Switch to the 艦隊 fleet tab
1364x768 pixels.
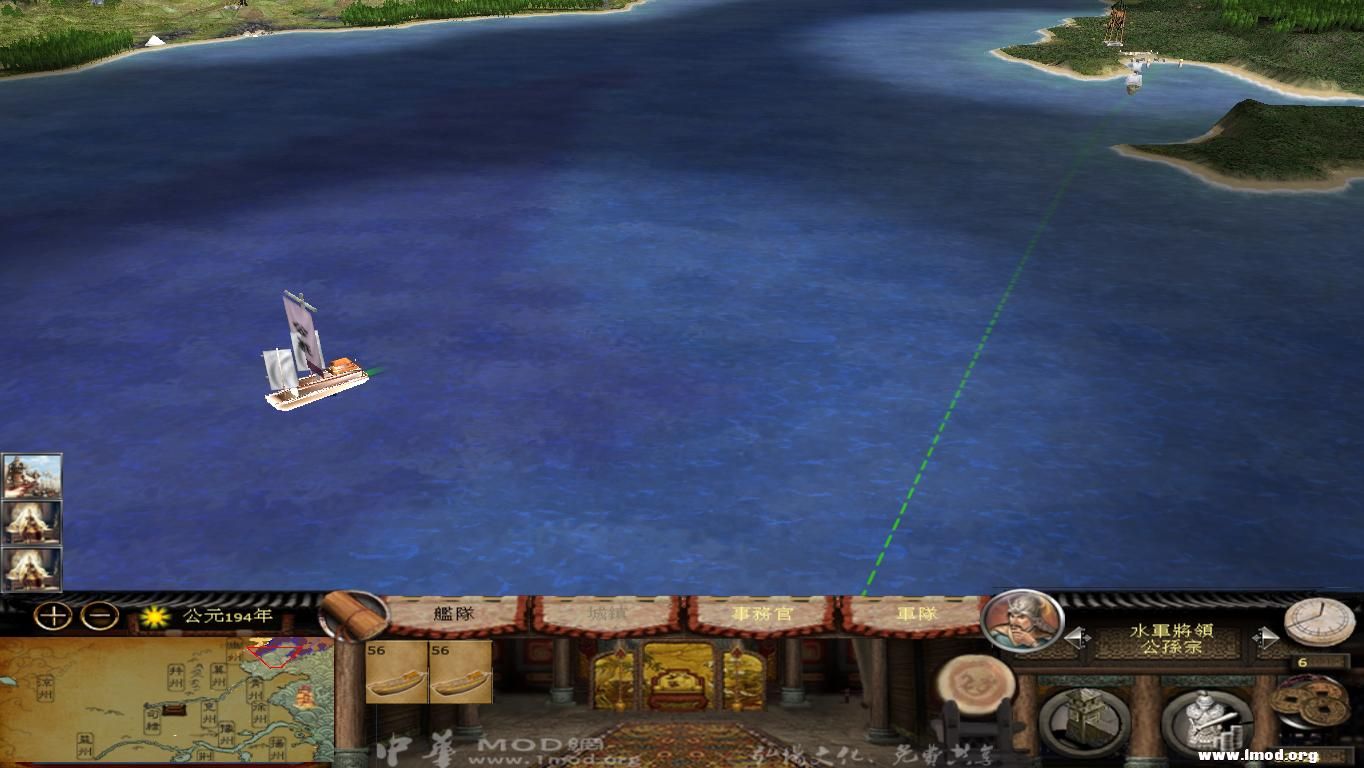pos(455,614)
